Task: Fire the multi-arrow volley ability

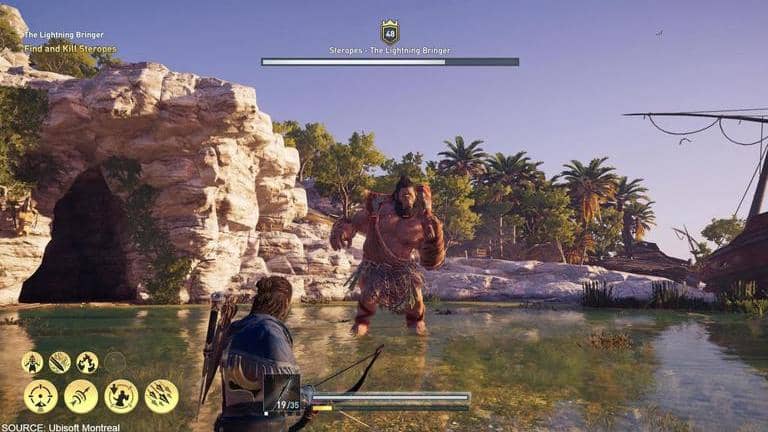Action: (161, 396)
